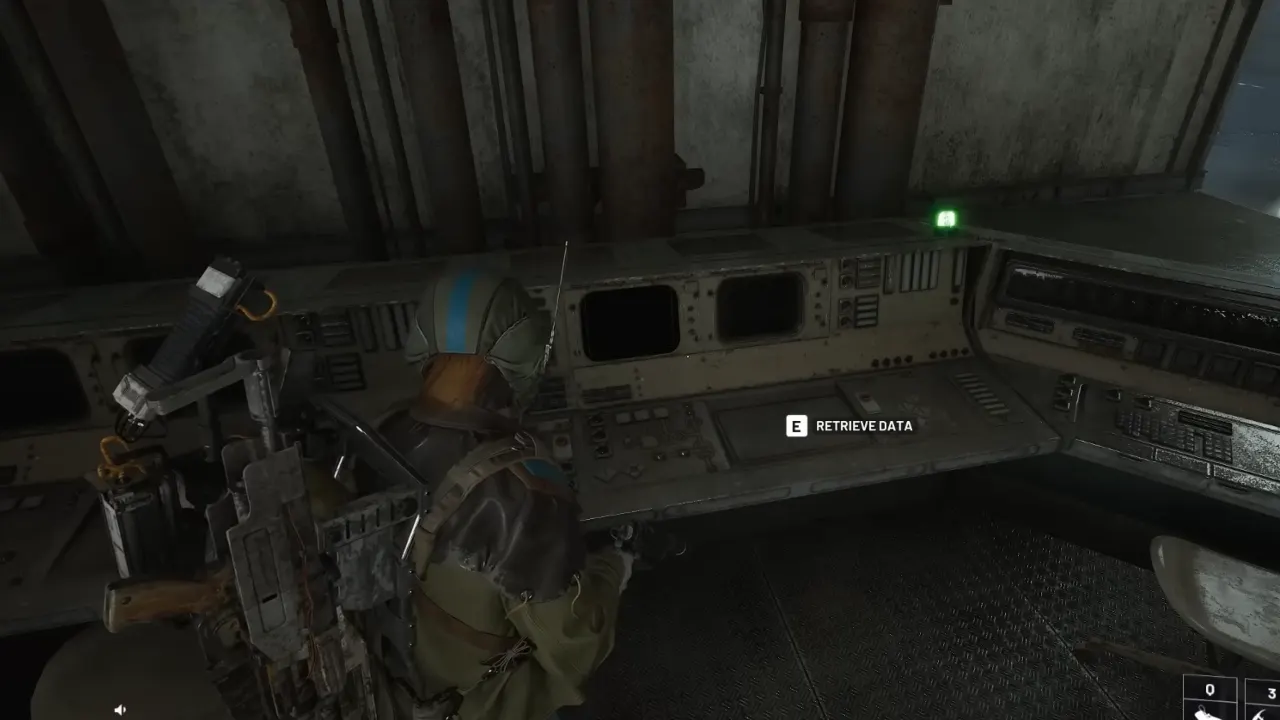Image resolution: width=1280 pixels, height=720 pixels.
Task: Select the radio antenna on the console
Action: (x=556, y=300)
